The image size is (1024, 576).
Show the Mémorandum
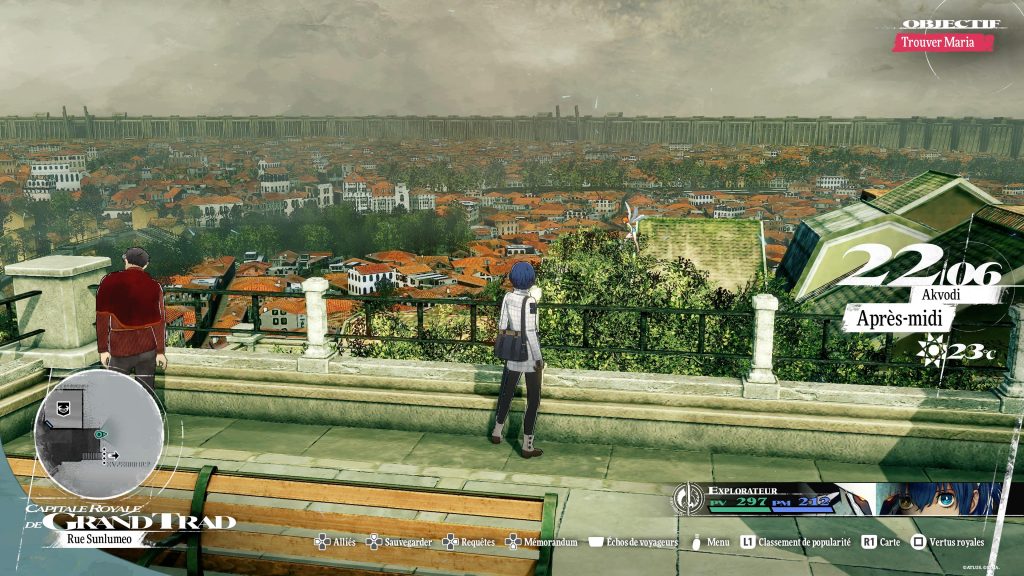(542, 542)
